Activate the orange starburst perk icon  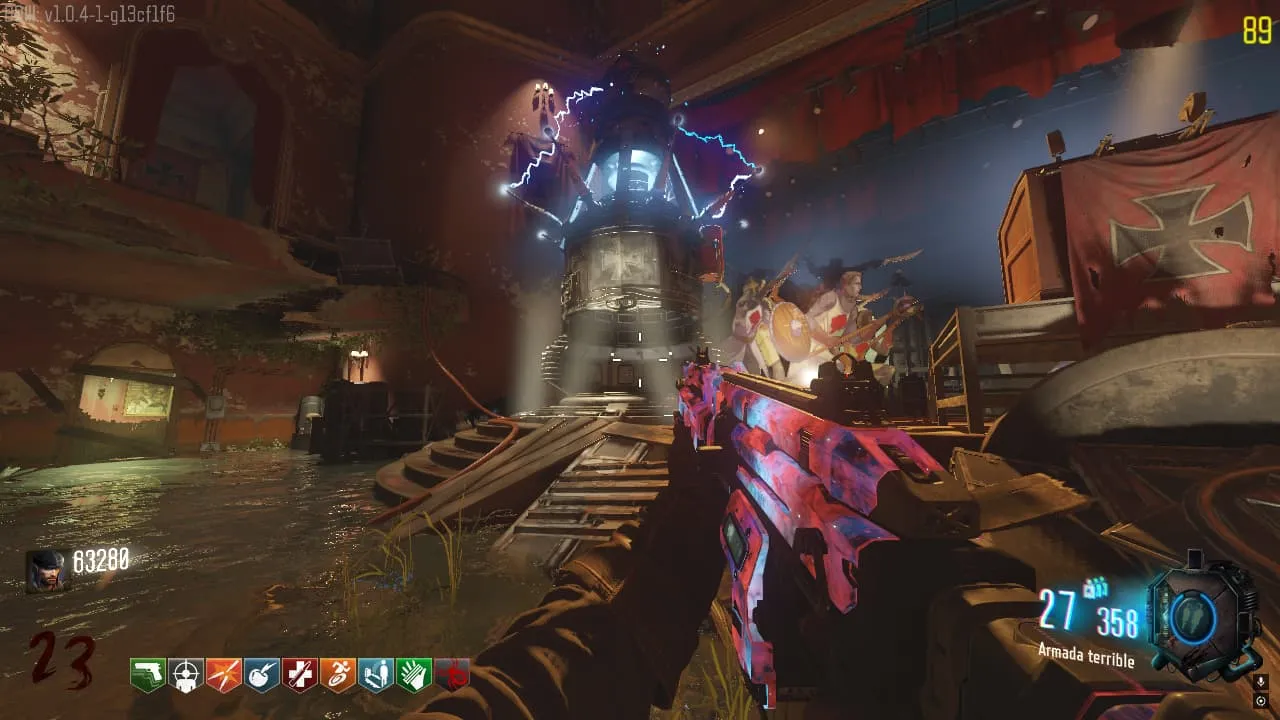click(224, 675)
